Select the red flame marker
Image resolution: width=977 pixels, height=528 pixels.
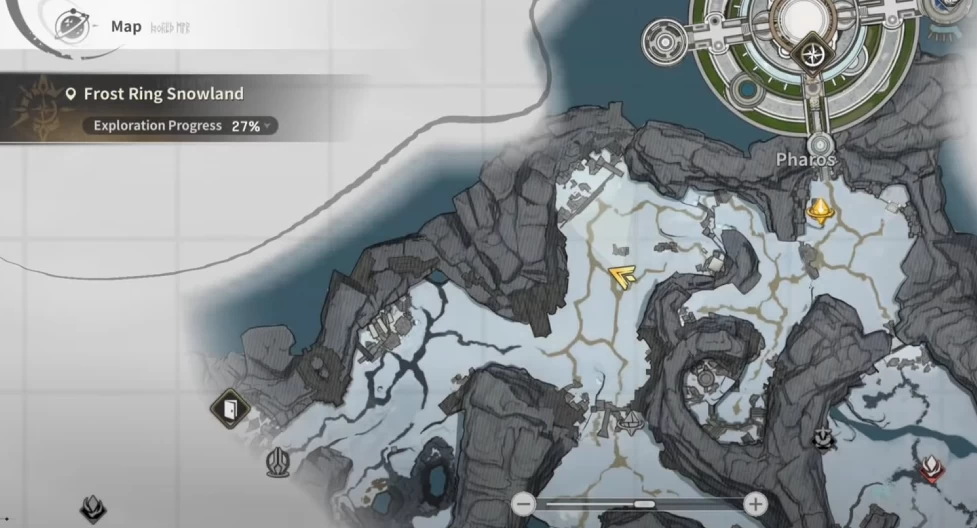(x=932, y=468)
